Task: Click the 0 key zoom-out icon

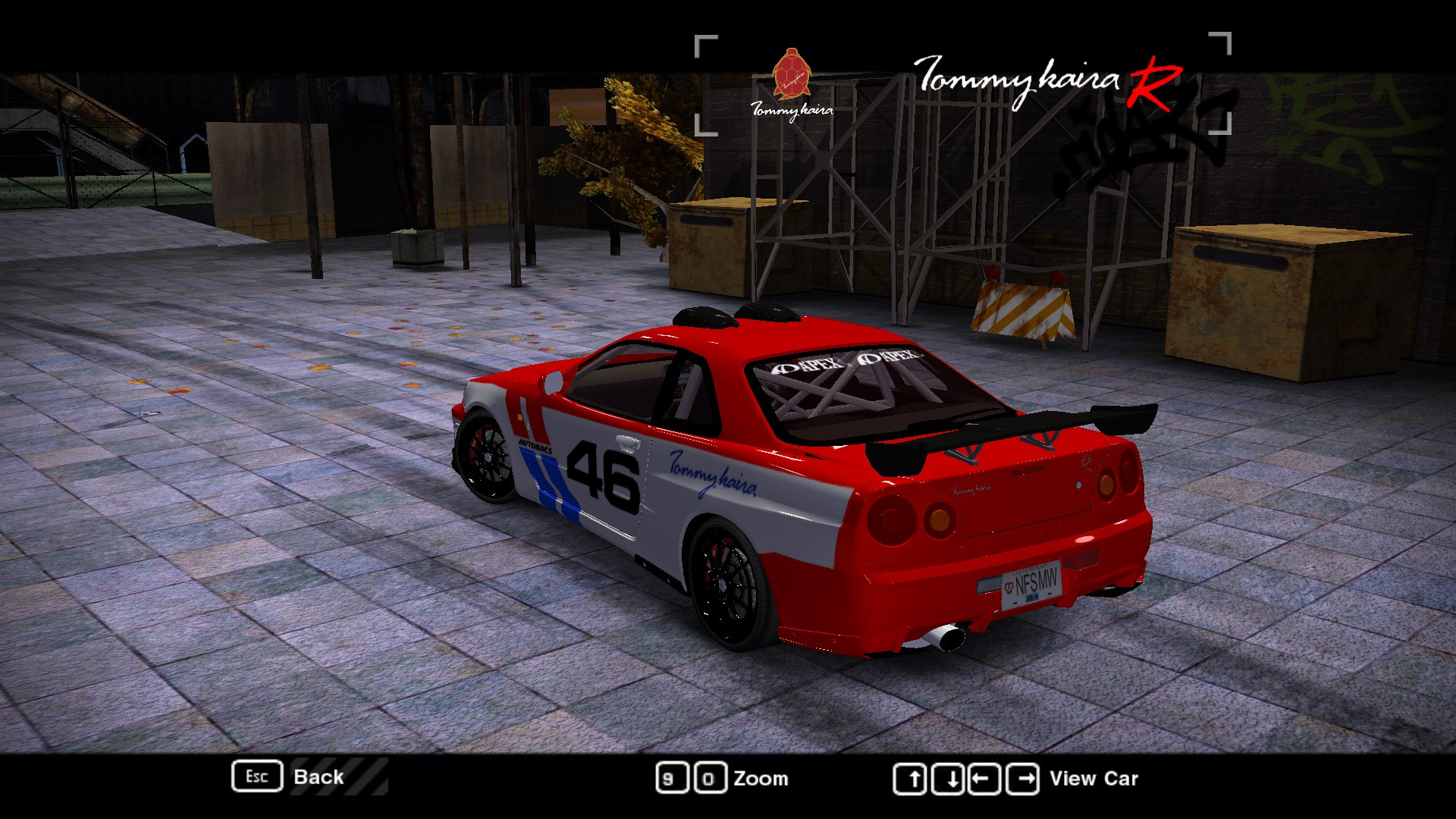Action: tap(711, 778)
